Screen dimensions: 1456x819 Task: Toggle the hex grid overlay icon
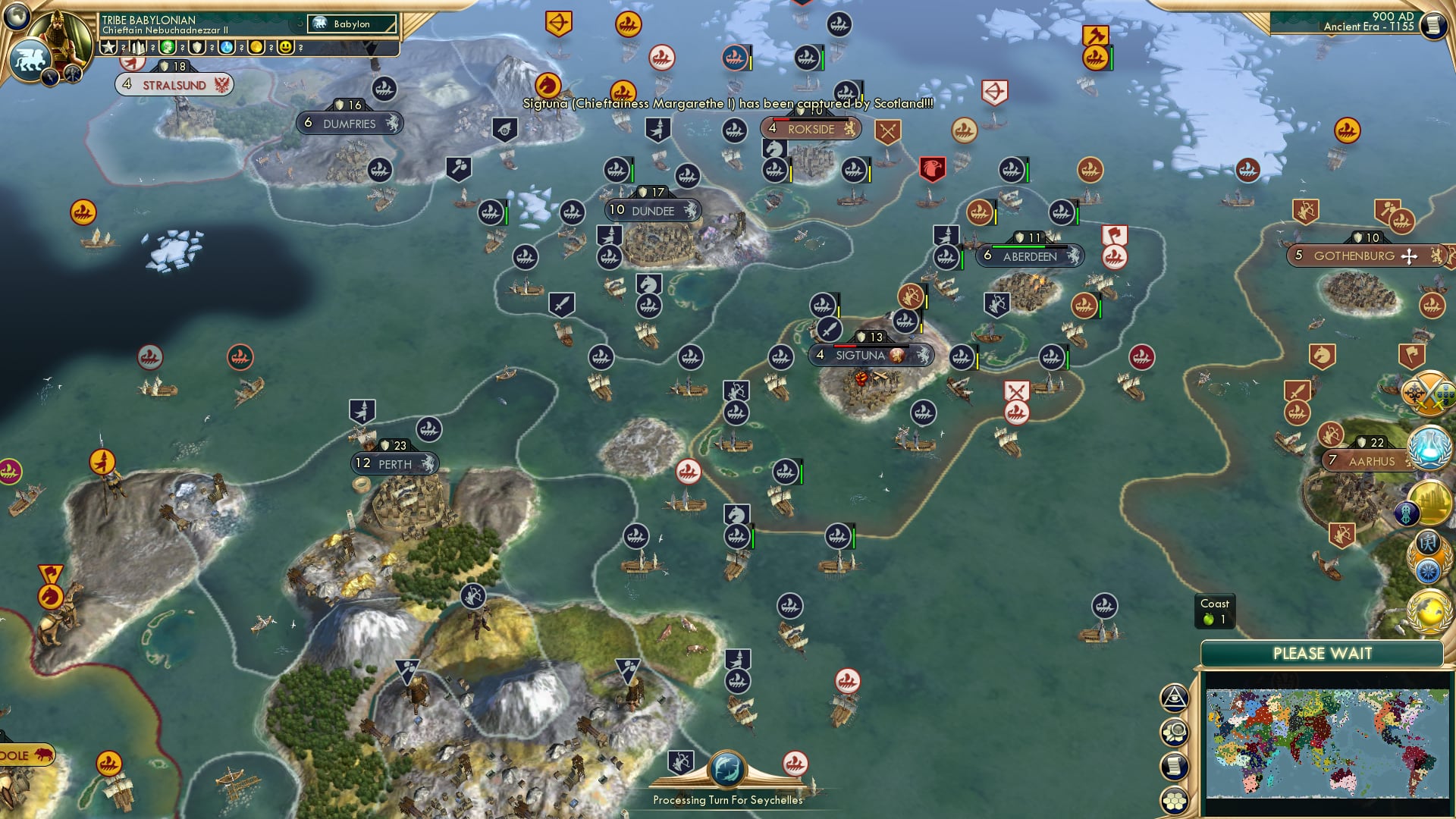(1174, 800)
